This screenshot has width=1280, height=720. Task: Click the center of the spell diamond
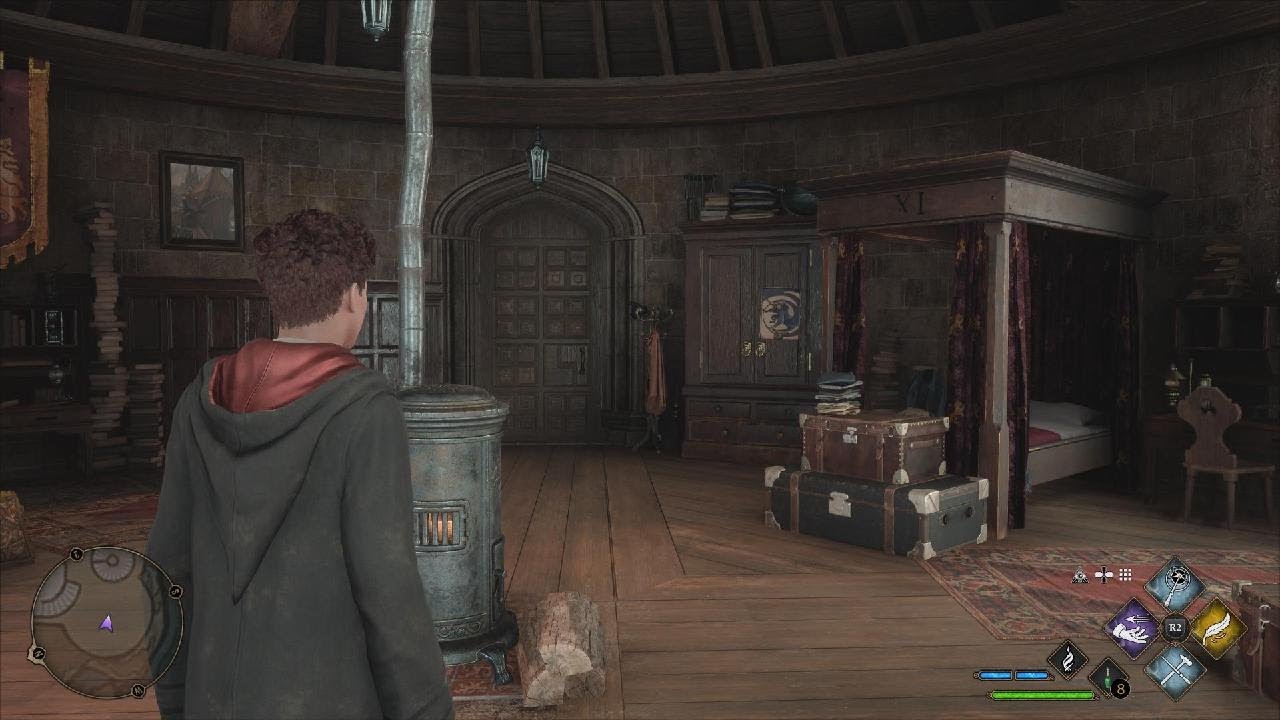pyautogui.click(x=1174, y=626)
